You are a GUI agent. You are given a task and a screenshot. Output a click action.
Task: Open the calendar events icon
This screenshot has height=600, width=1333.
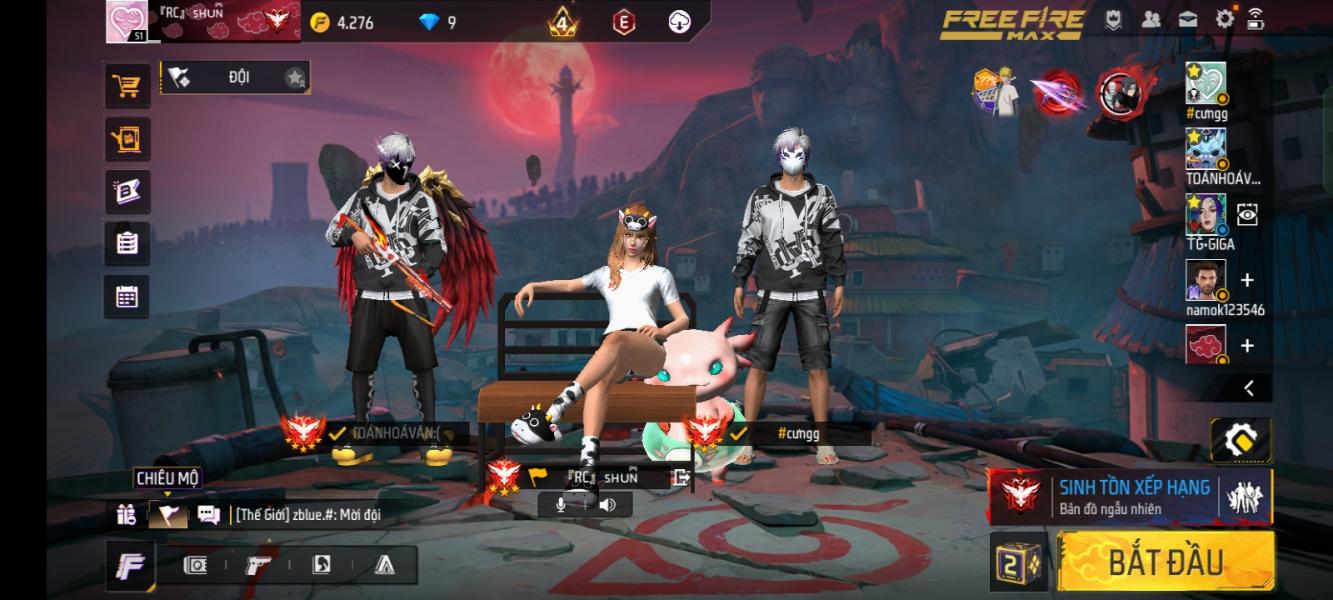click(127, 296)
